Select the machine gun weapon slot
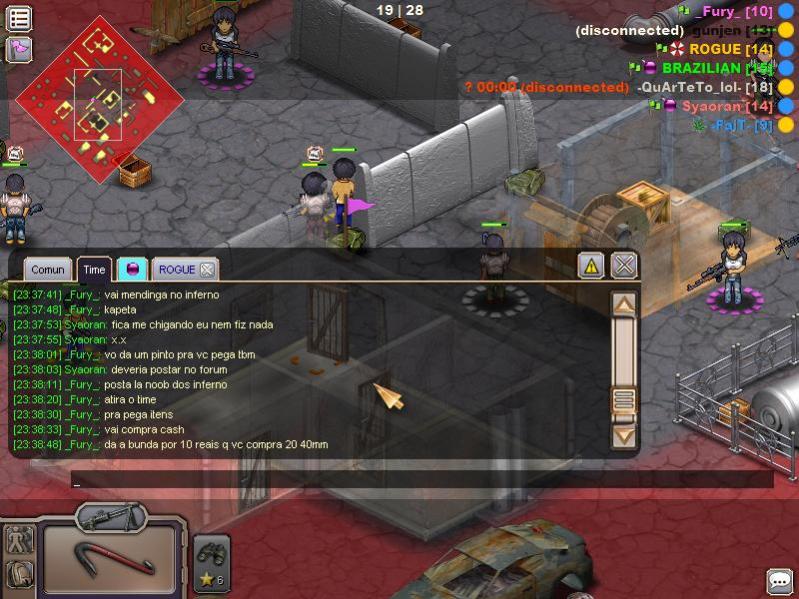799x599 pixels. tap(110, 518)
